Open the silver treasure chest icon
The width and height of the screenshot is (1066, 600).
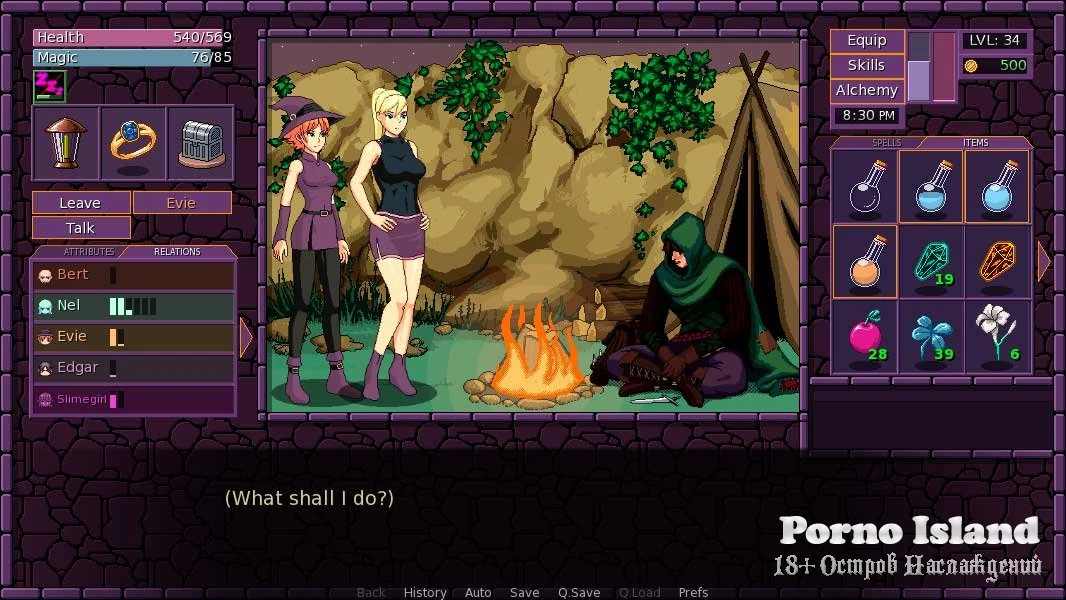[x=200, y=143]
